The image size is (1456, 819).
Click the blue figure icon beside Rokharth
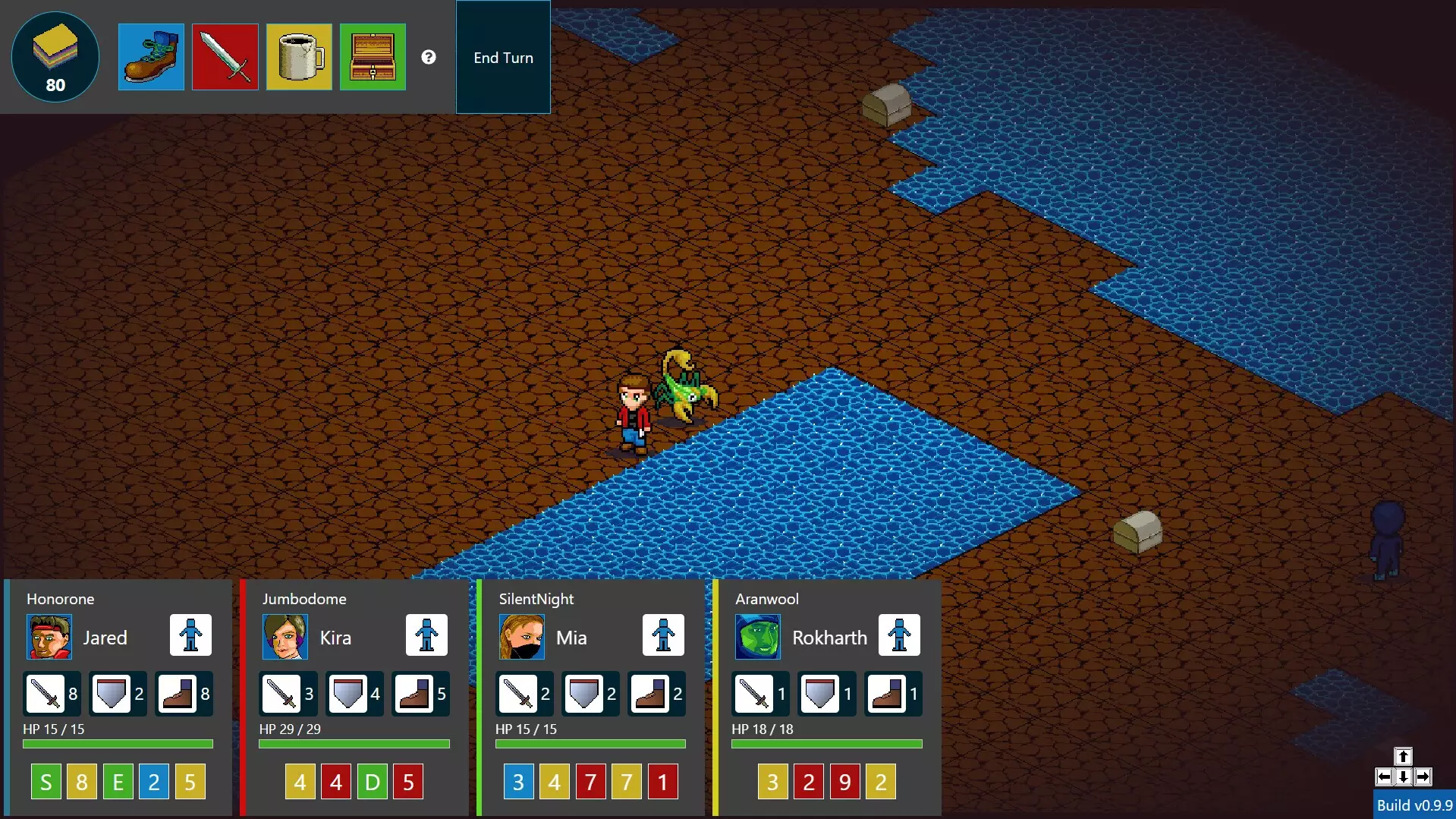pyautogui.click(x=899, y=635)
